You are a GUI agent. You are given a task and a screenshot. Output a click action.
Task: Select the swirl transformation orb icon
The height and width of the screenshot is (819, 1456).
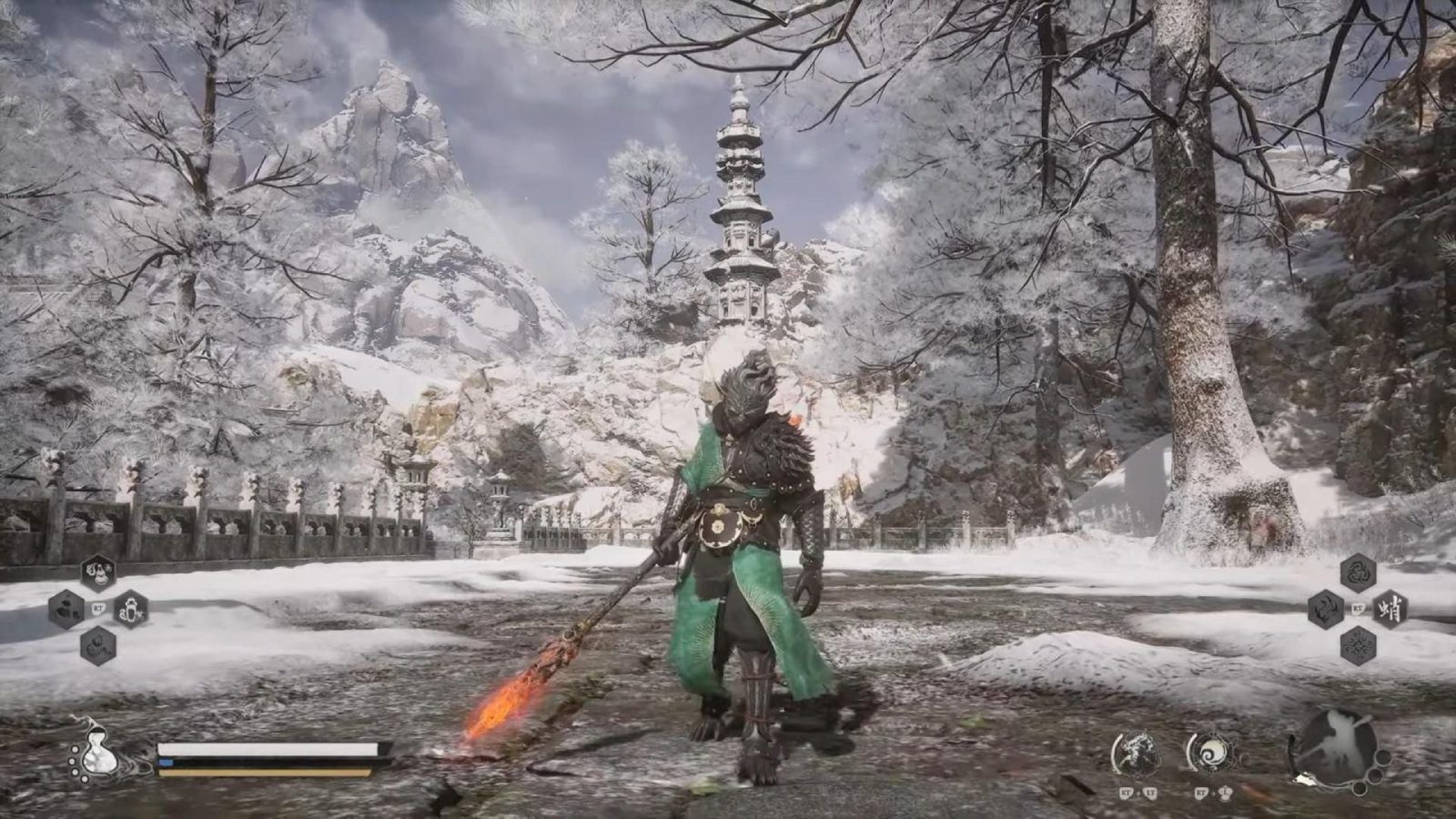1211,753
